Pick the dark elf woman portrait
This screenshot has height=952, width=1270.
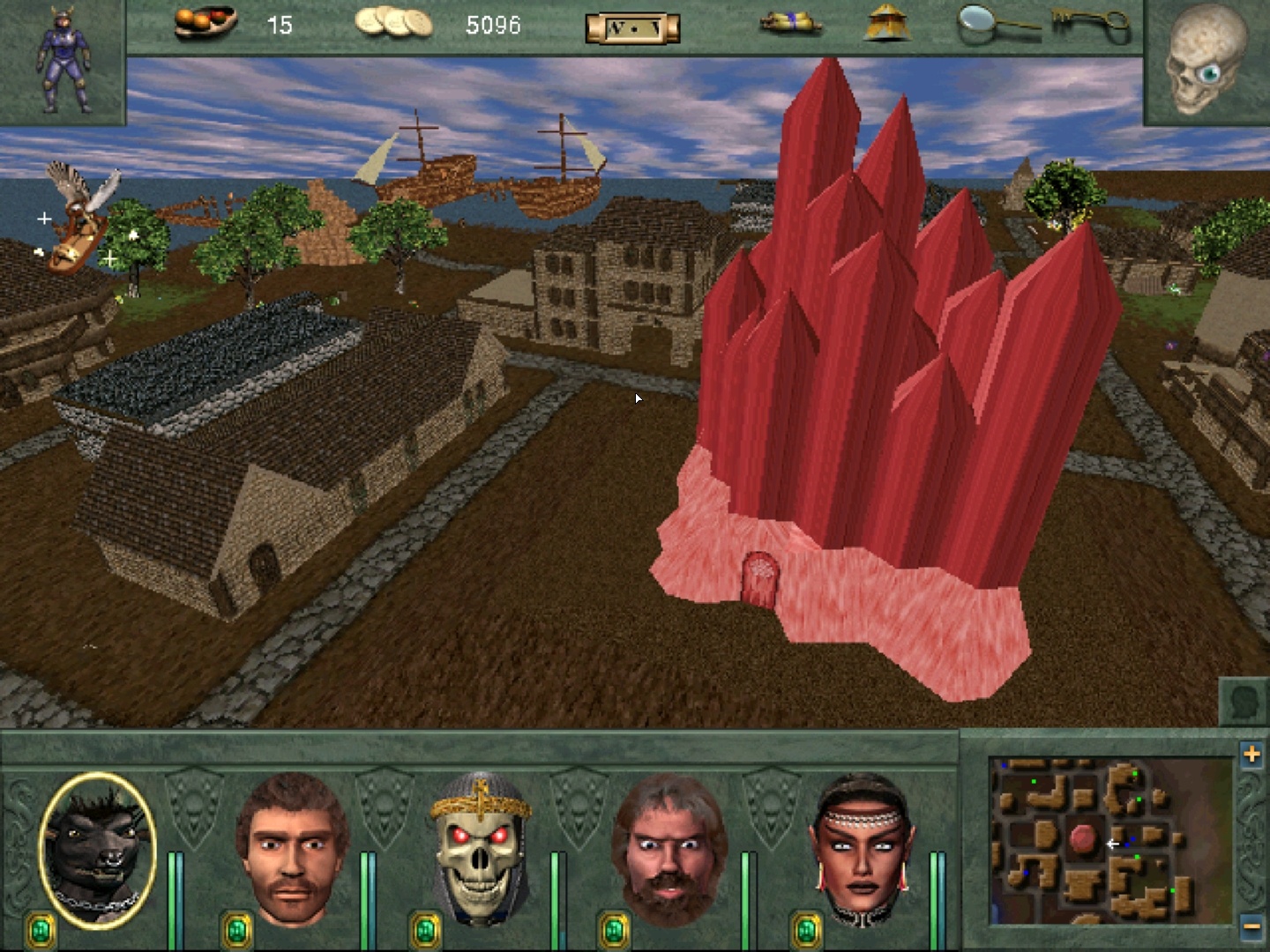pos(862,848)
